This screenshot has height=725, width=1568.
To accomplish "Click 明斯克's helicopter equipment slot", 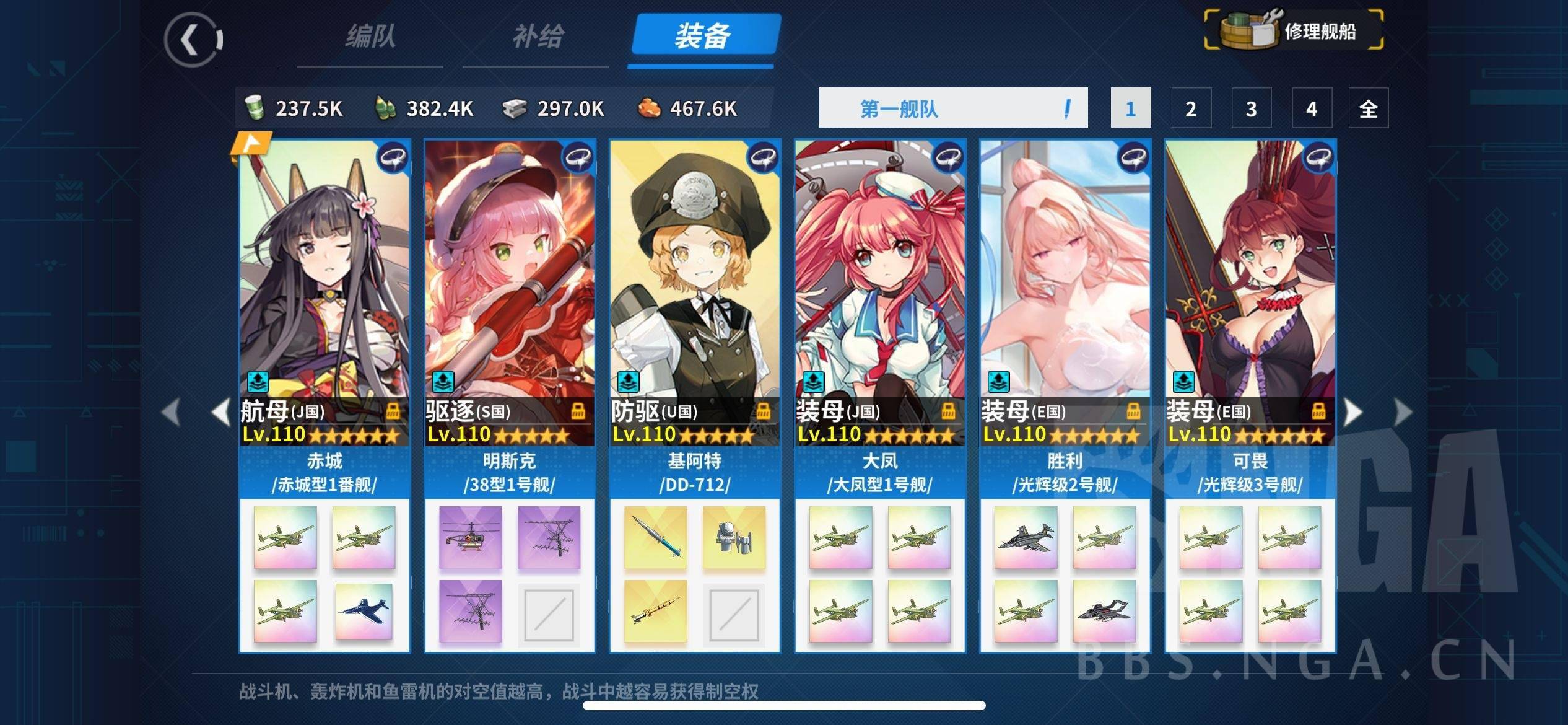I will point(471,537).
